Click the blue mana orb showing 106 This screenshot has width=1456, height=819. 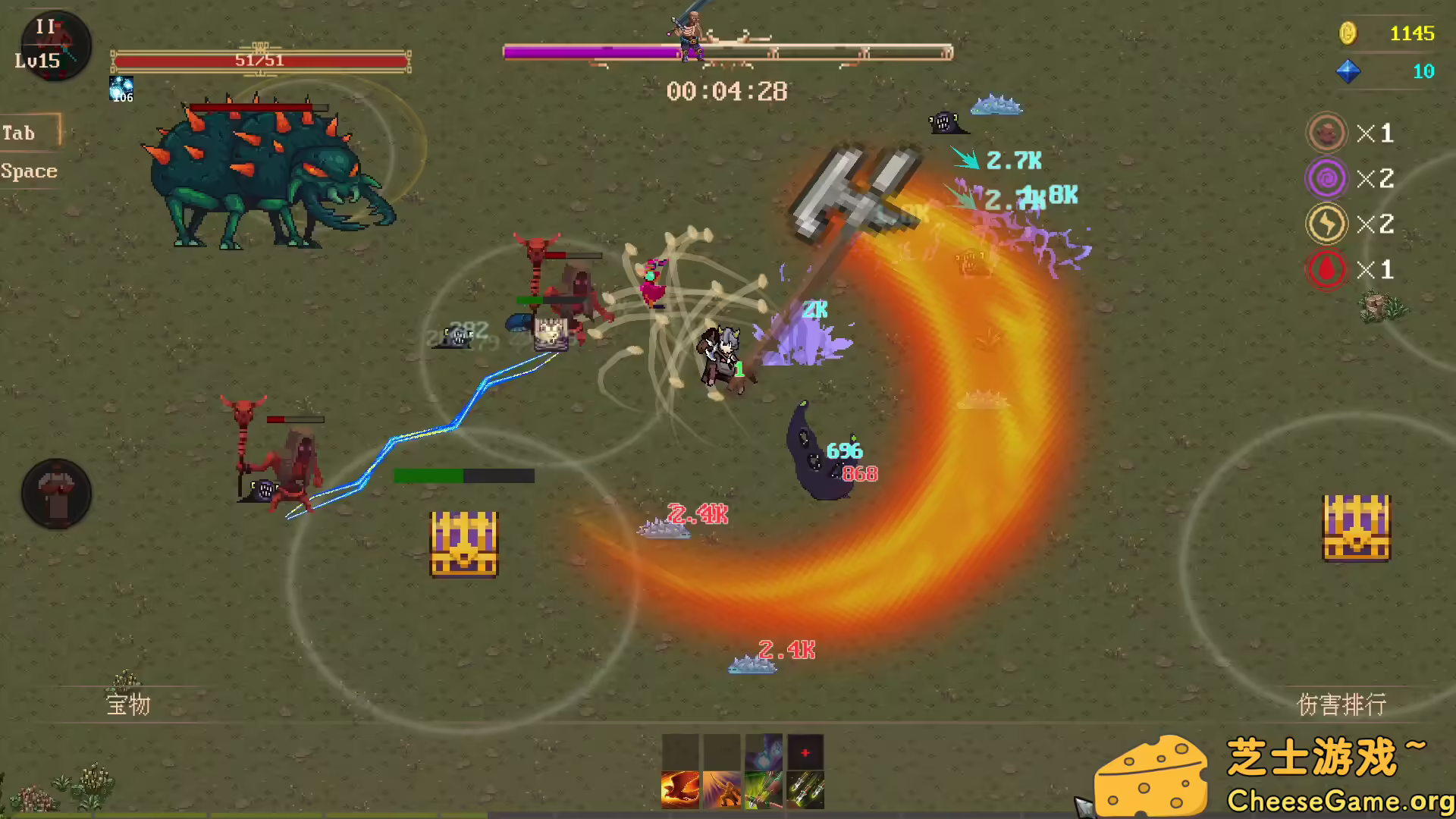pyautogui.click(x=121, y=89)
